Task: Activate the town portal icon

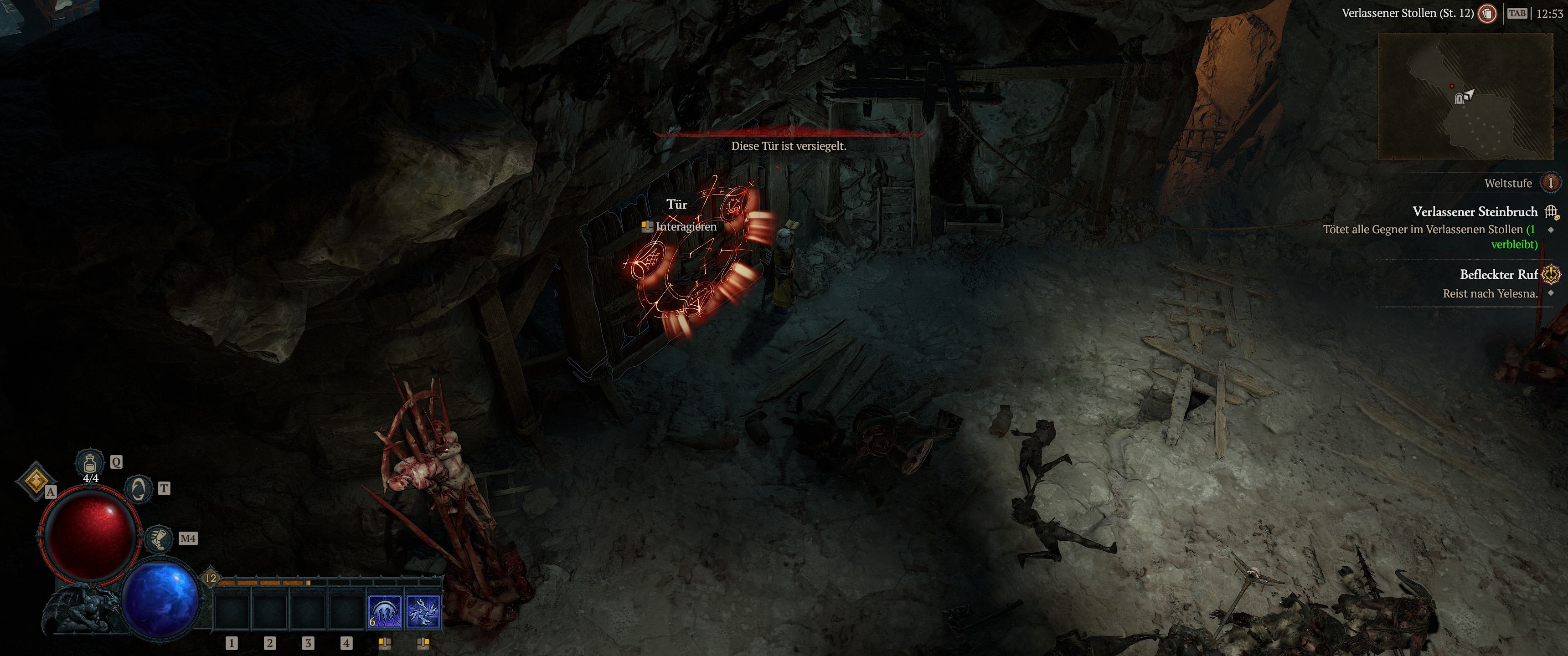Action: coord(138,489)
